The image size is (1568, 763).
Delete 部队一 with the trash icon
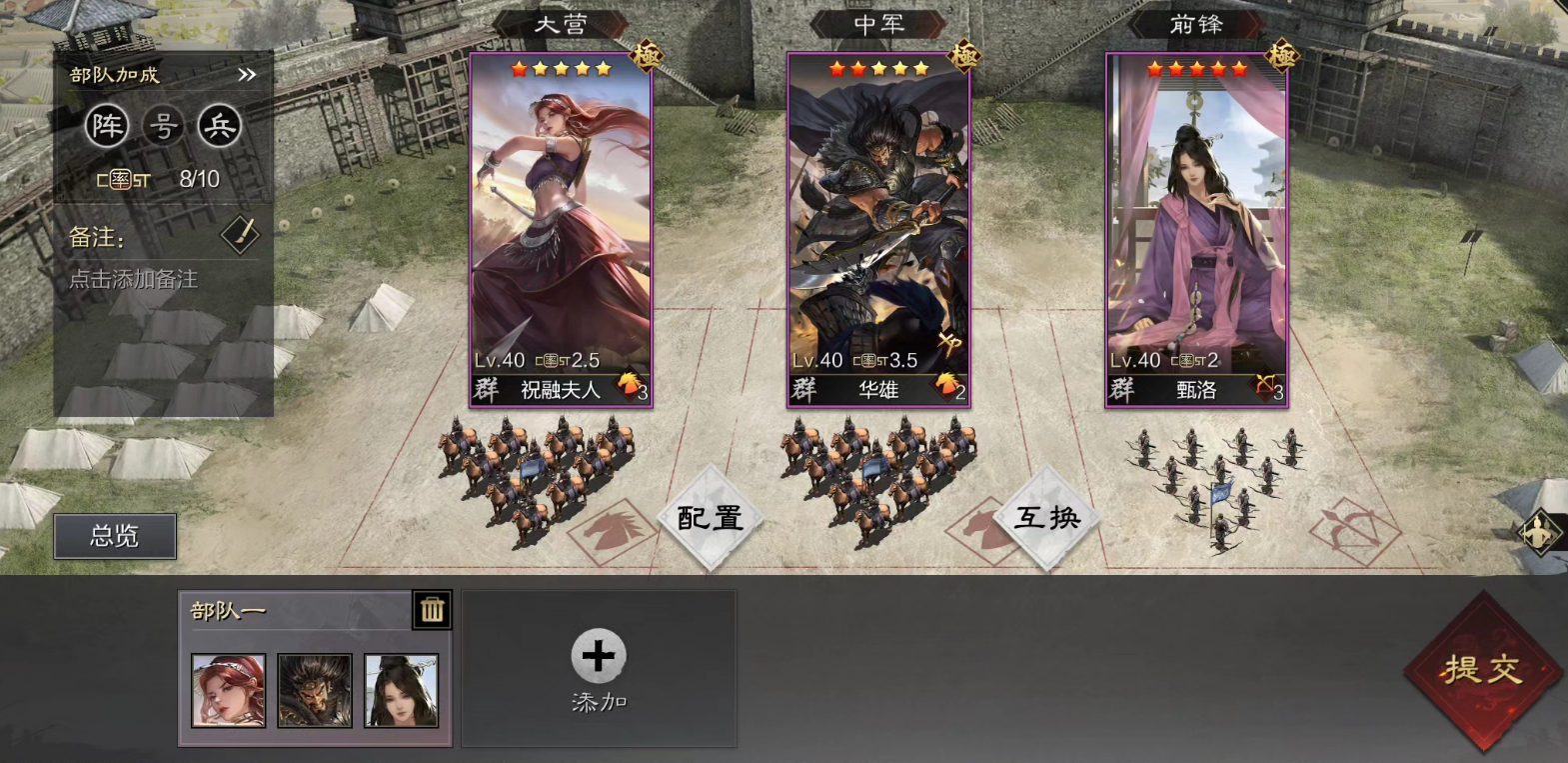point(432,609)
